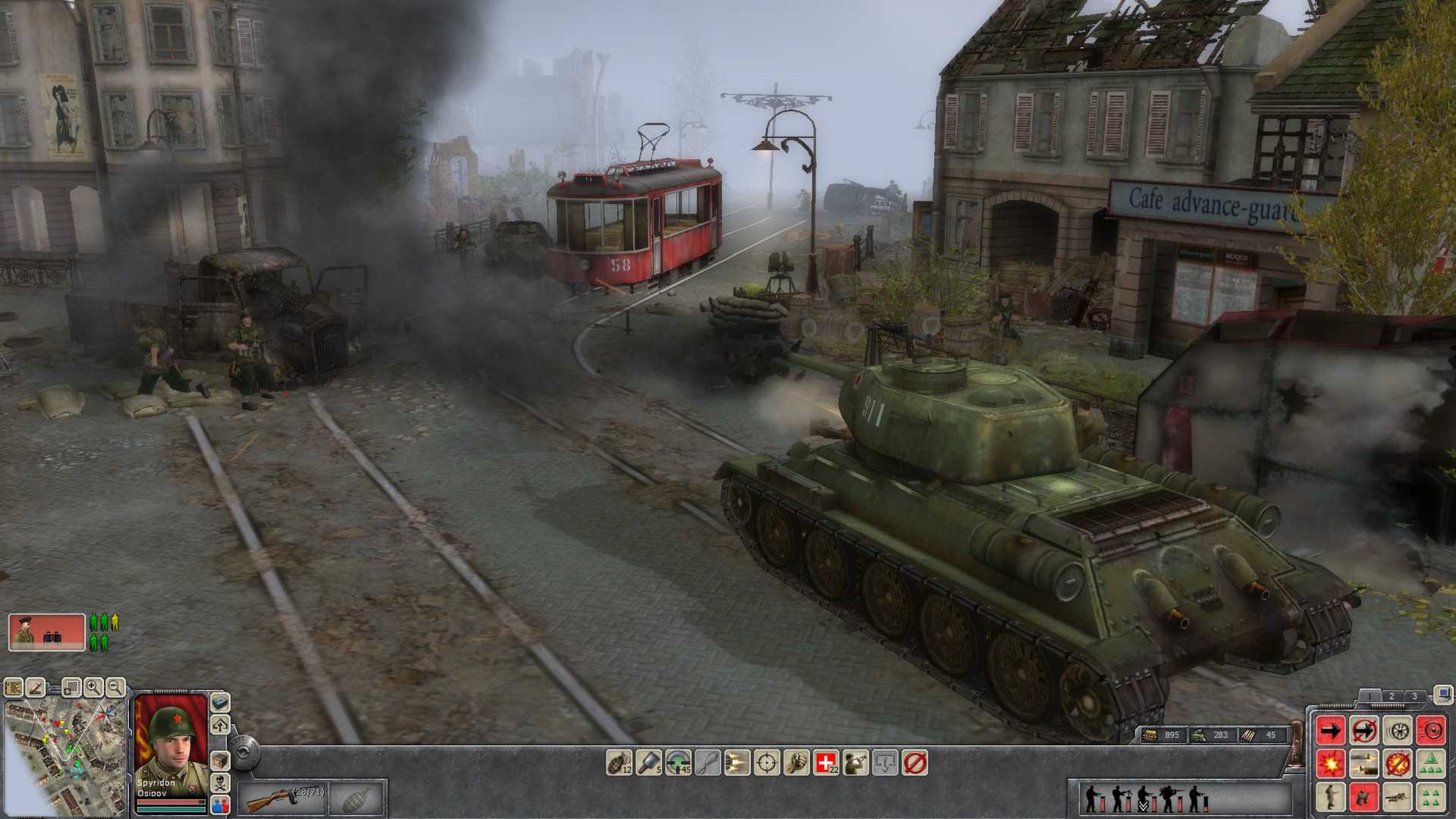Toggle the no-movement crossed arrow order
The width and height of the screenshot is (1456, 819).
[1364, 730]
